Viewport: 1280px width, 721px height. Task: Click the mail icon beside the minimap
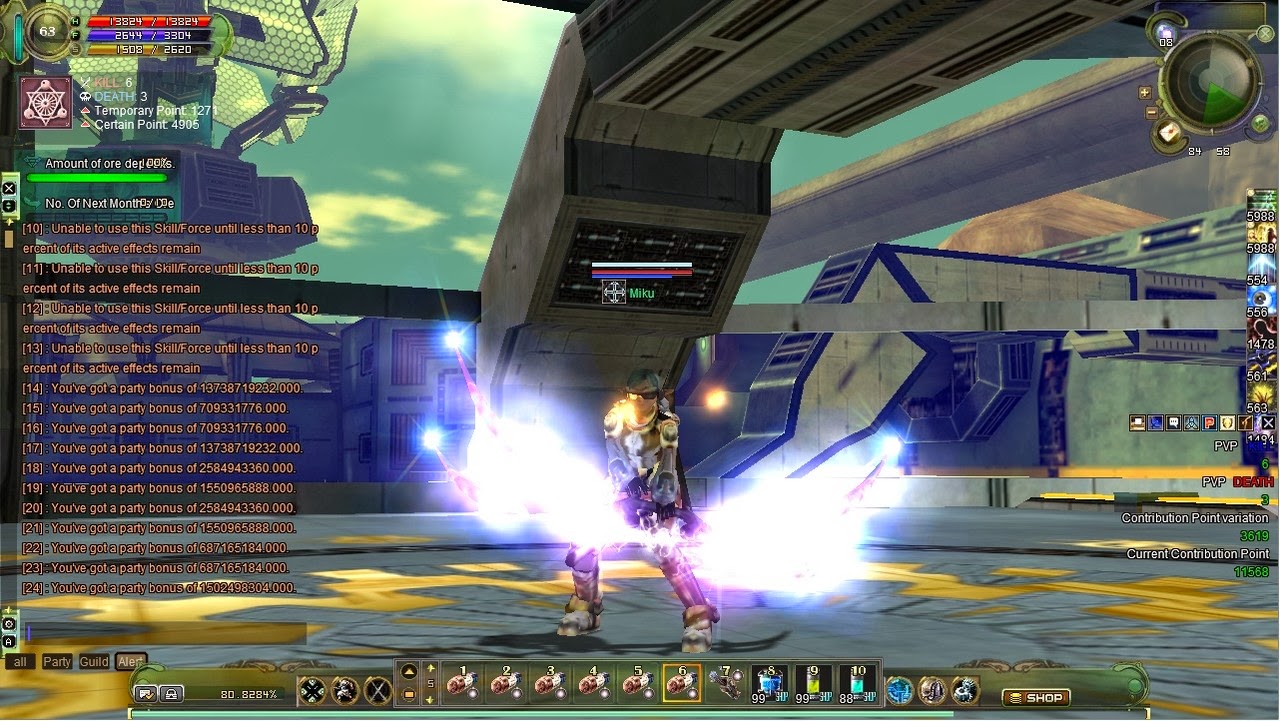click(1167, 131)
